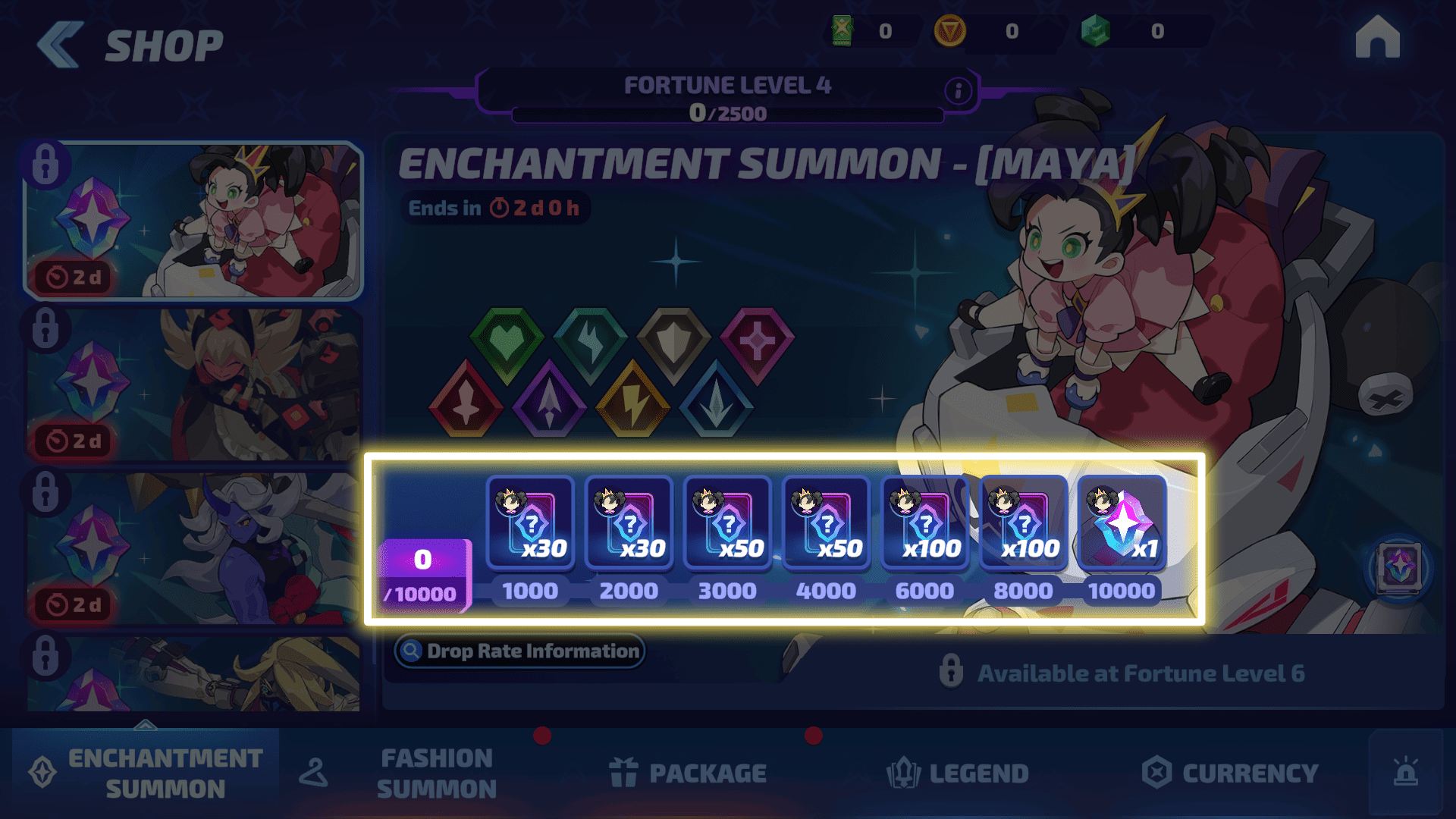Tap the 1000 milestone x30 reward
The image size is (1456, 819).
coord(530,523)
